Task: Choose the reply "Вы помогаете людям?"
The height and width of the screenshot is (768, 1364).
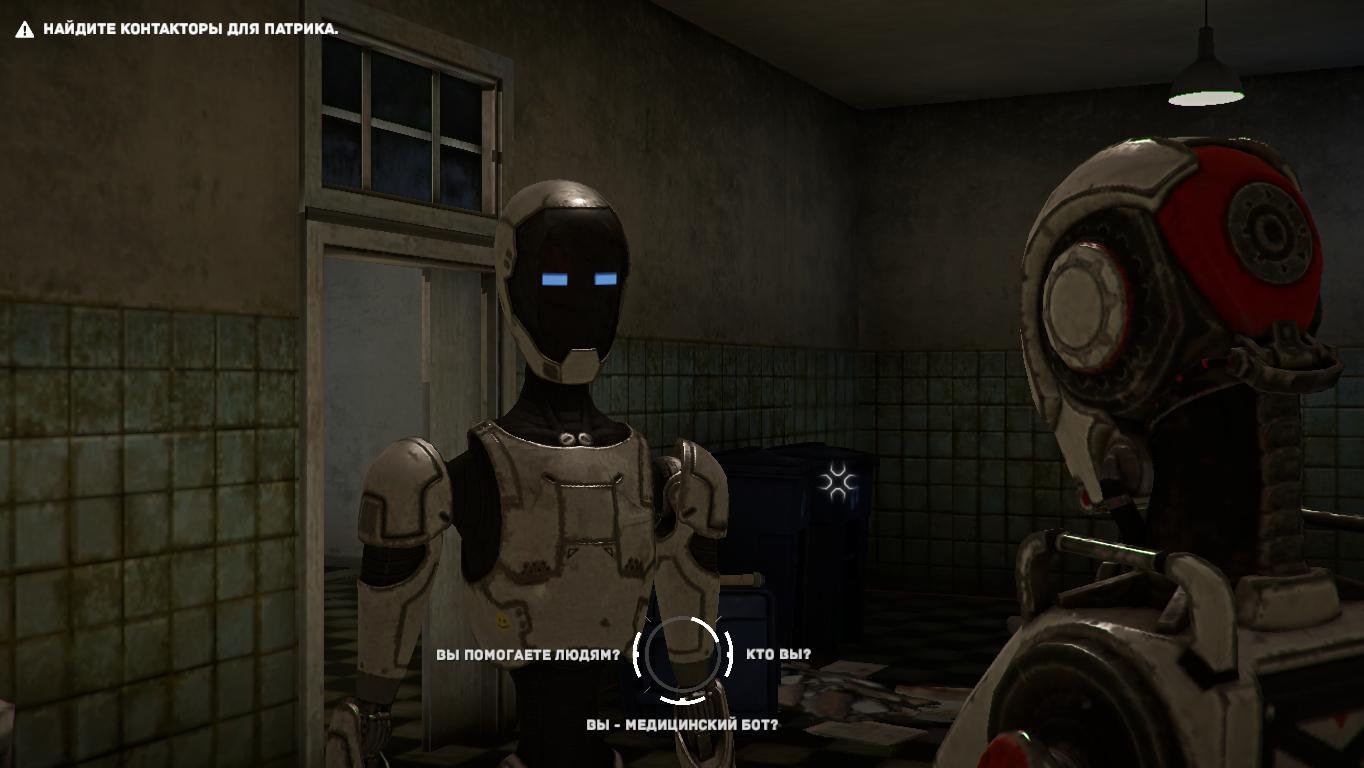Action: point(527,655)
